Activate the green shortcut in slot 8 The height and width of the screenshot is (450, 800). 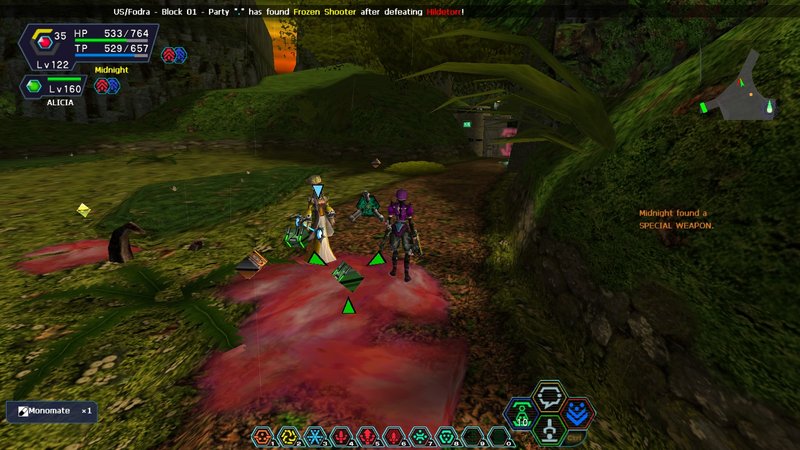click(446, 436)
